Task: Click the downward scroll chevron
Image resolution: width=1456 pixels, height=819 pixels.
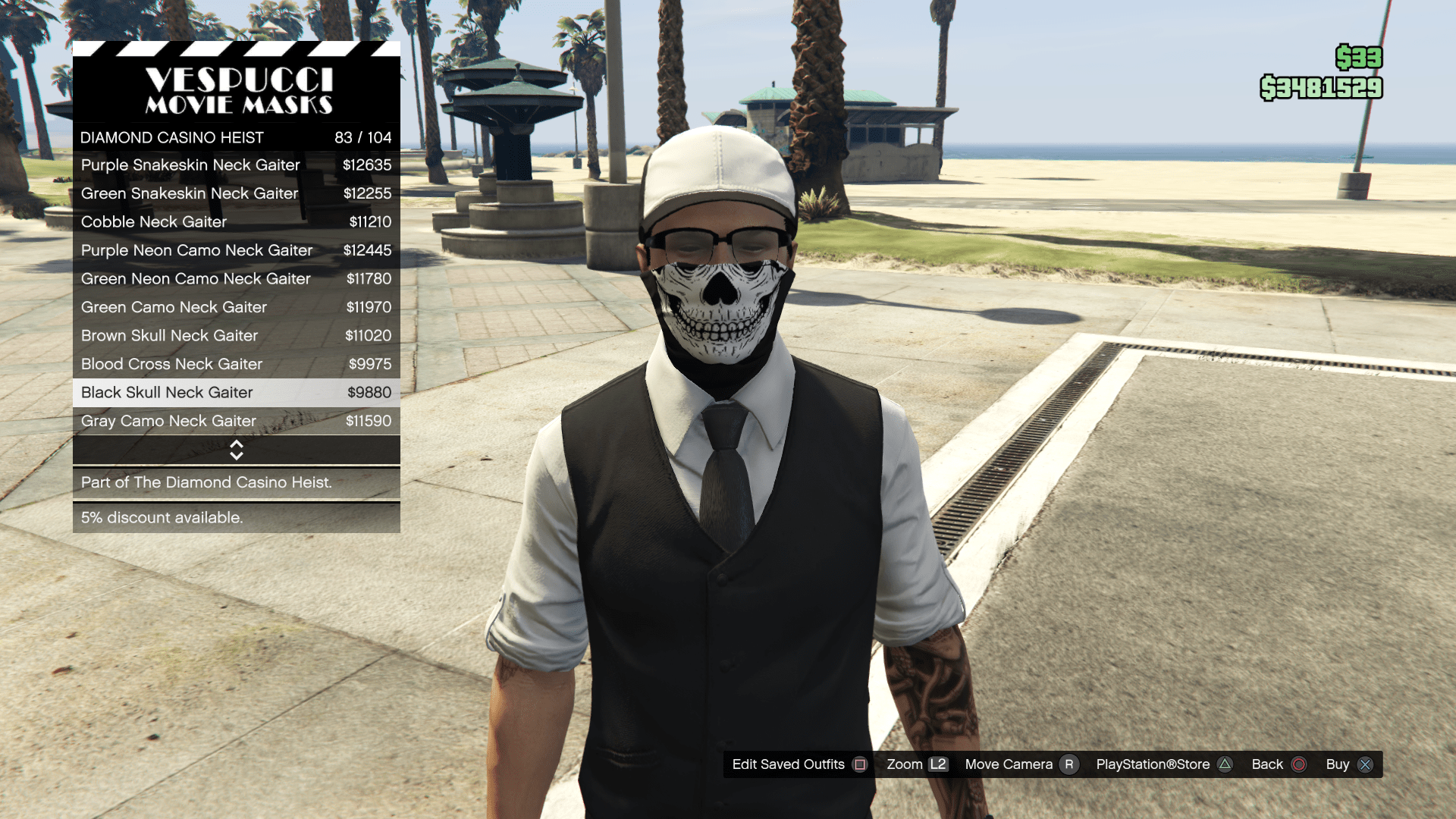Action: pyautogui.click(x=236, y=454)
